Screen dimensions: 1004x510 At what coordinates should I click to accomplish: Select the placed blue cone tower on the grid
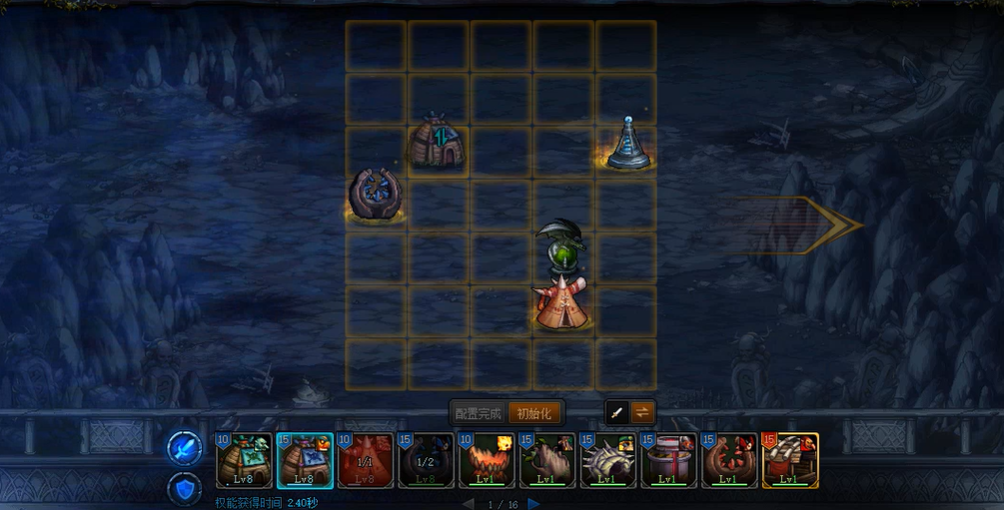click(628, 145)
